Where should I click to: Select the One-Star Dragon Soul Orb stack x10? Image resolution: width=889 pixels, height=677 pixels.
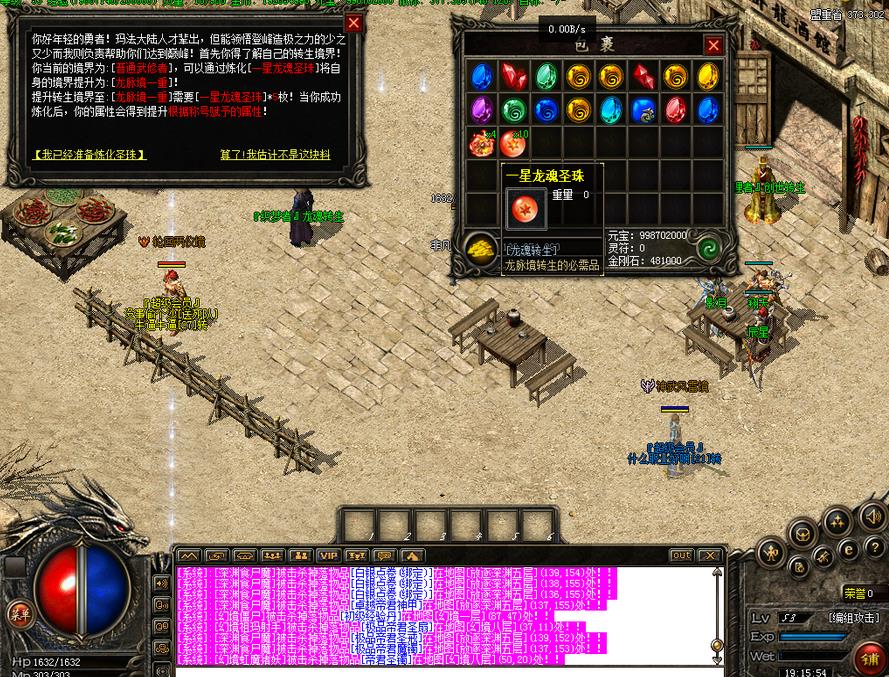(514, 144)
